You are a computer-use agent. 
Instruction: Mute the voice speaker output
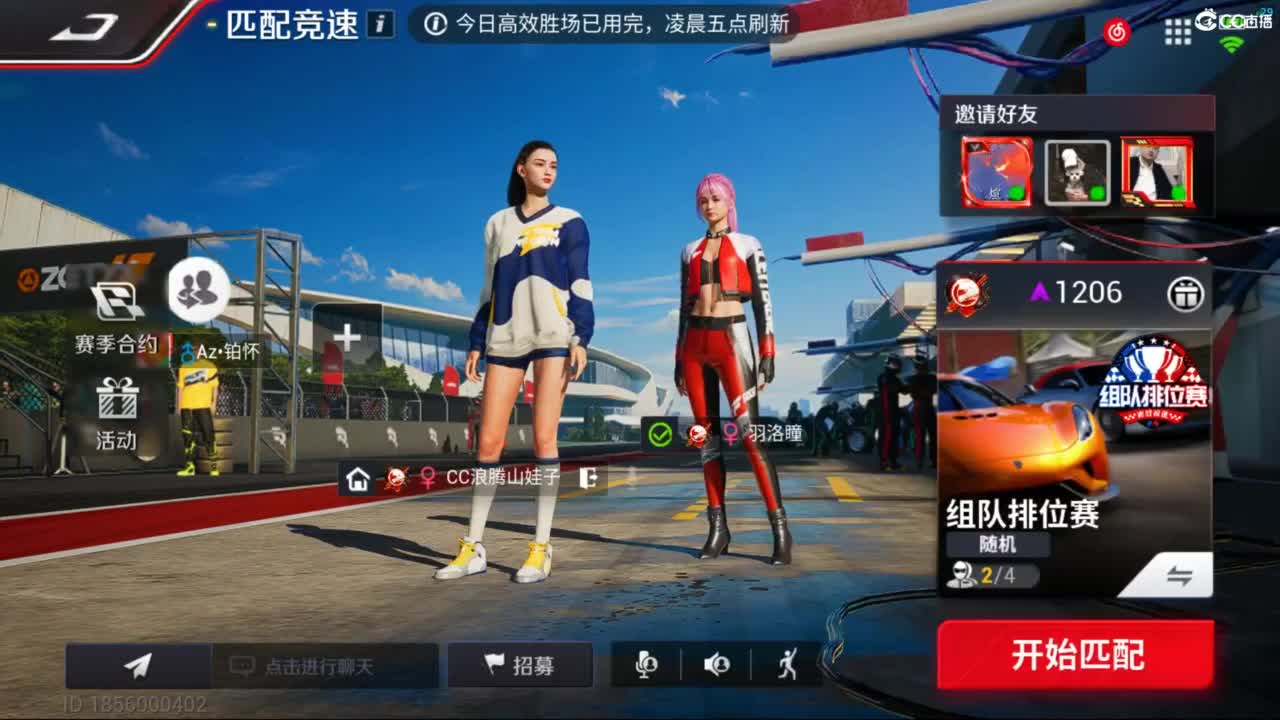717,664
